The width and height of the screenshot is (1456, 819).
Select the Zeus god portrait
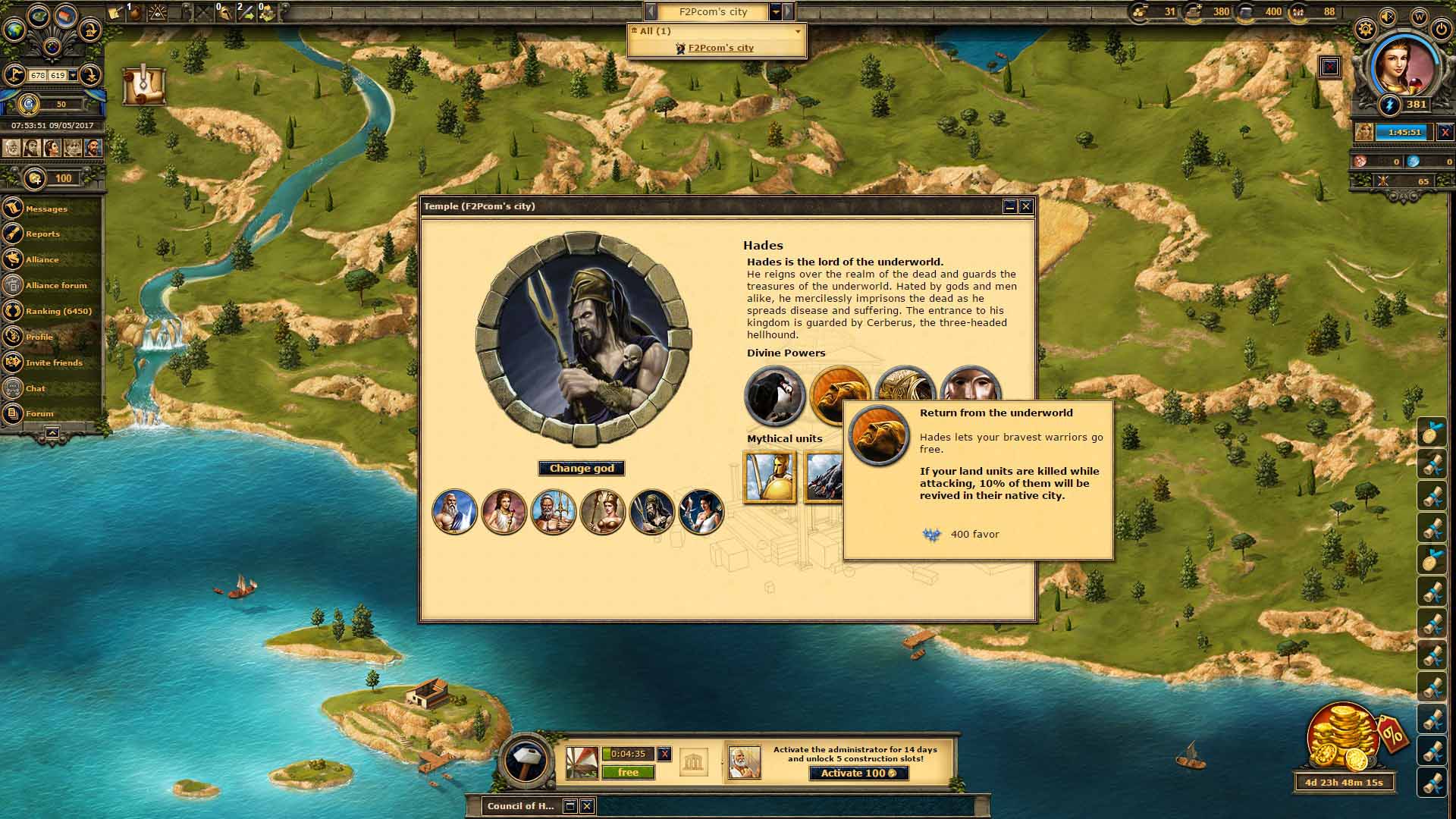(454, 511)
